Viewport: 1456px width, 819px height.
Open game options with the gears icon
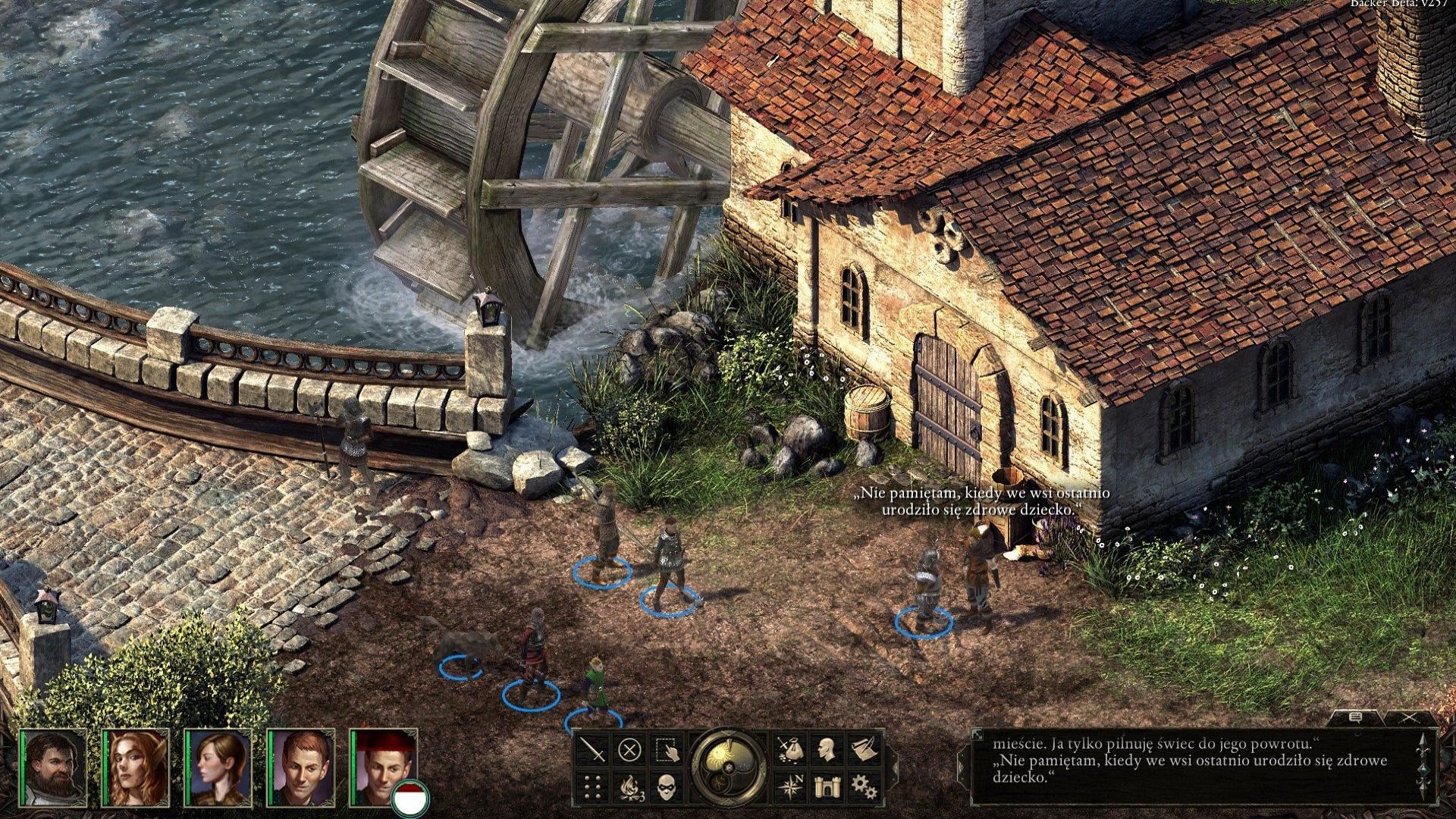point(863,786)
